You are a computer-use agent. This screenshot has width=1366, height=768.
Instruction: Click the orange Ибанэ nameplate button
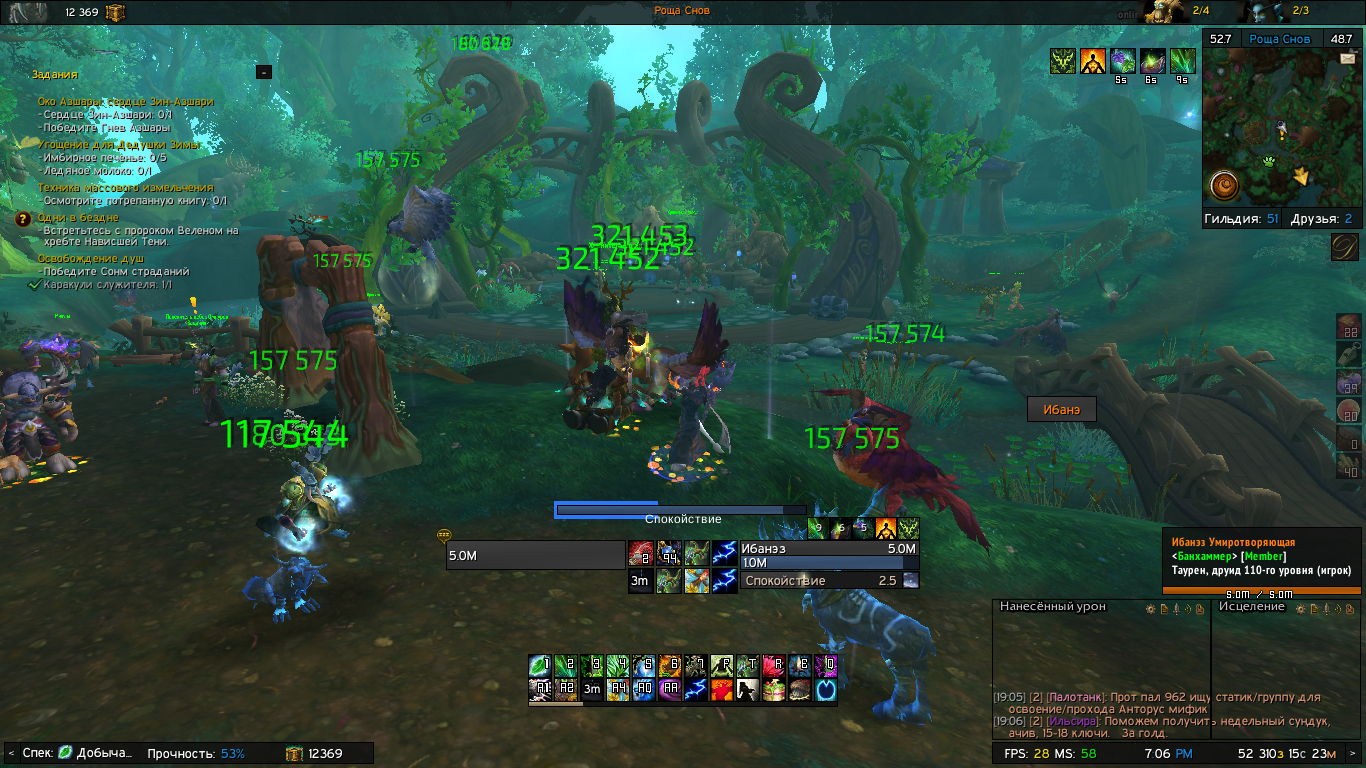(1061, 409)
